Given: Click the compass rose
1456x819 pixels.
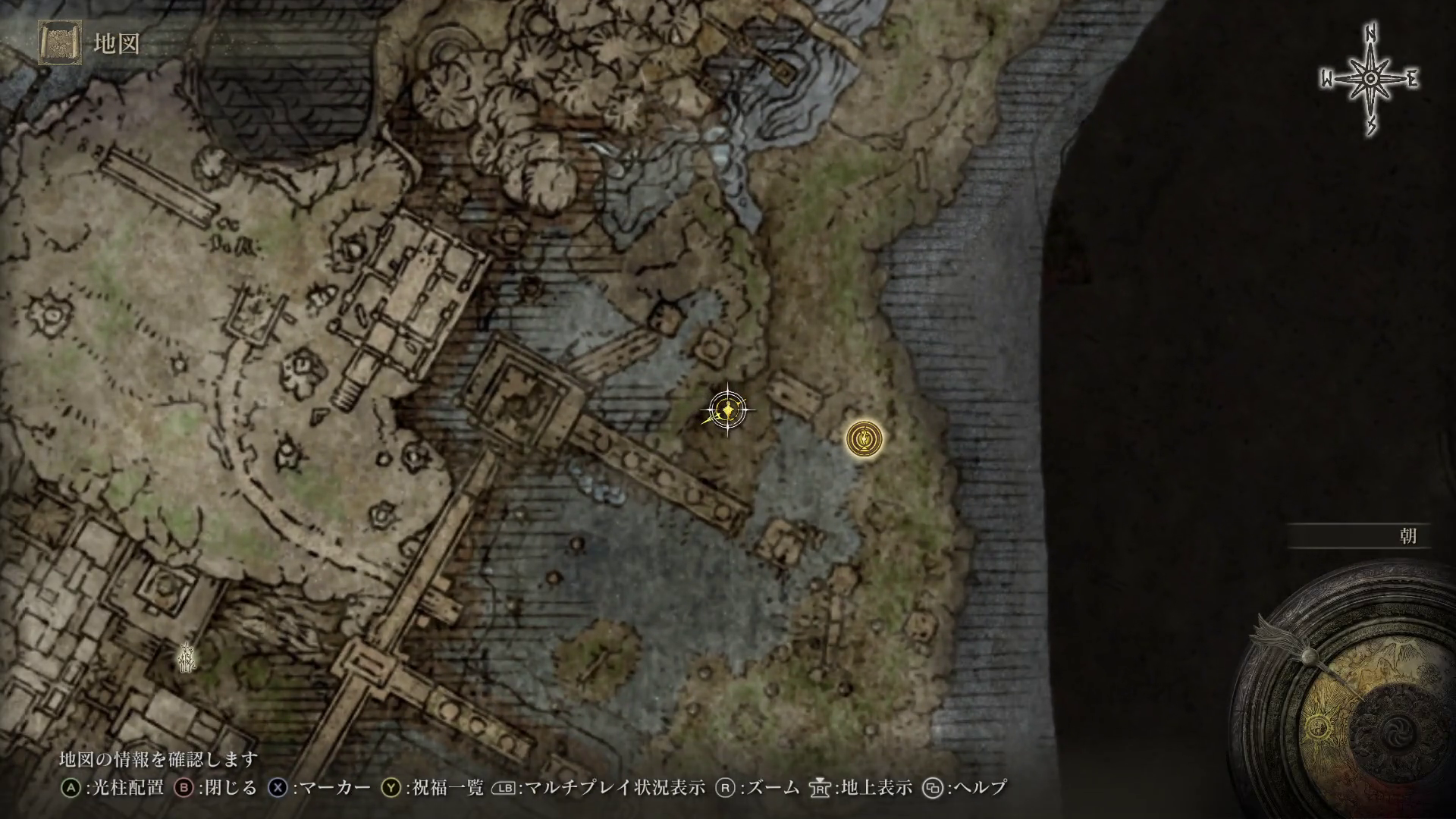Looking at the screenshot, I should 1370,80.
